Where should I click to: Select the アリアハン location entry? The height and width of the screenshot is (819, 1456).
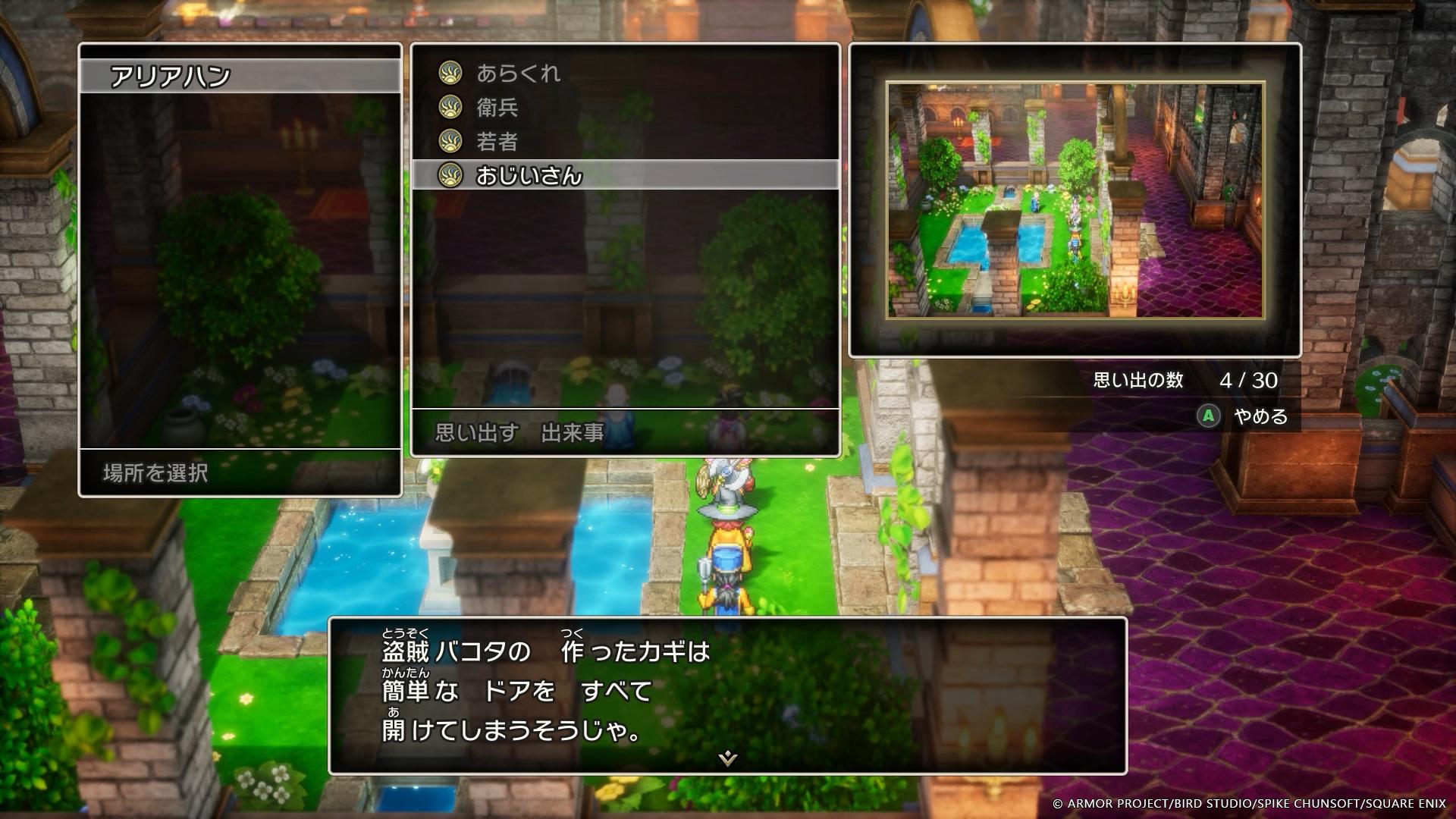click(240, 77)
